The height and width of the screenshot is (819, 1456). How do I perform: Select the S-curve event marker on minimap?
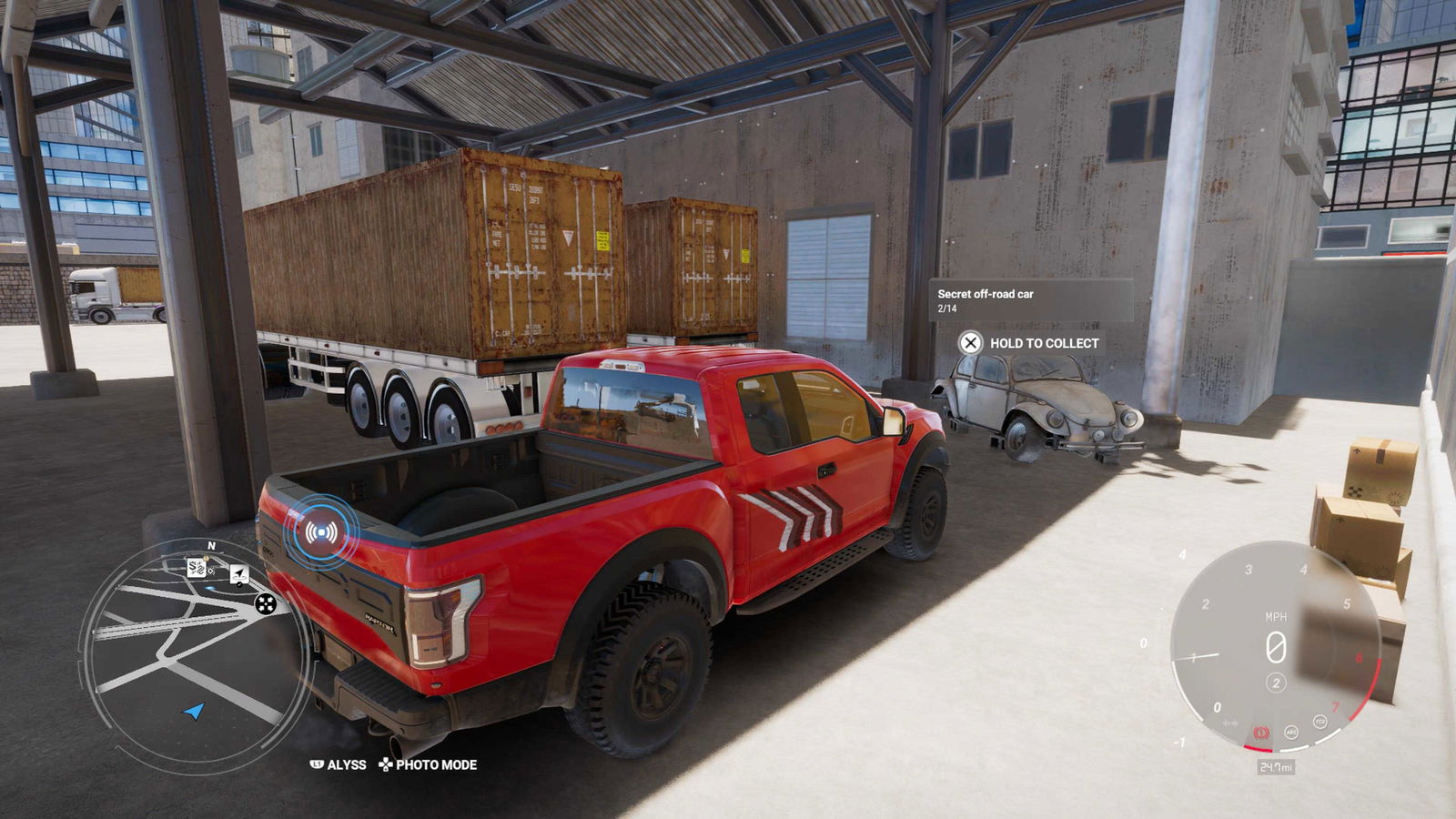(197, 569)
